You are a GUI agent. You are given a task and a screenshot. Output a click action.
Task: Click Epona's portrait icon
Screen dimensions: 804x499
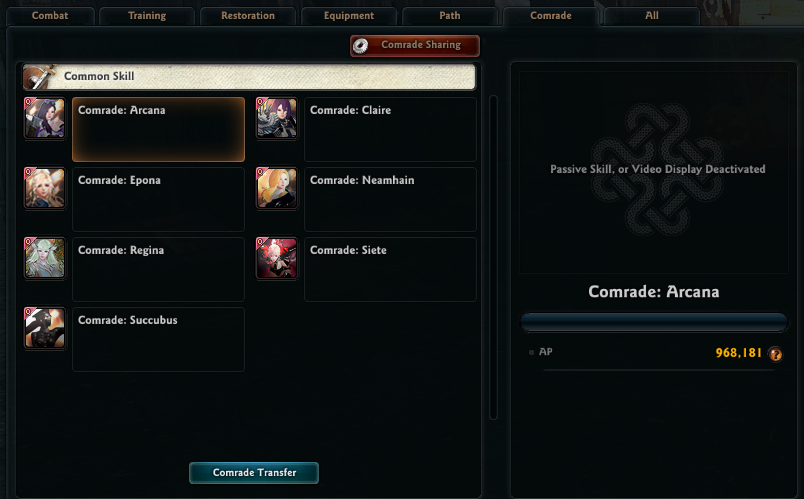pyautogui.click(x=45, y=188)
